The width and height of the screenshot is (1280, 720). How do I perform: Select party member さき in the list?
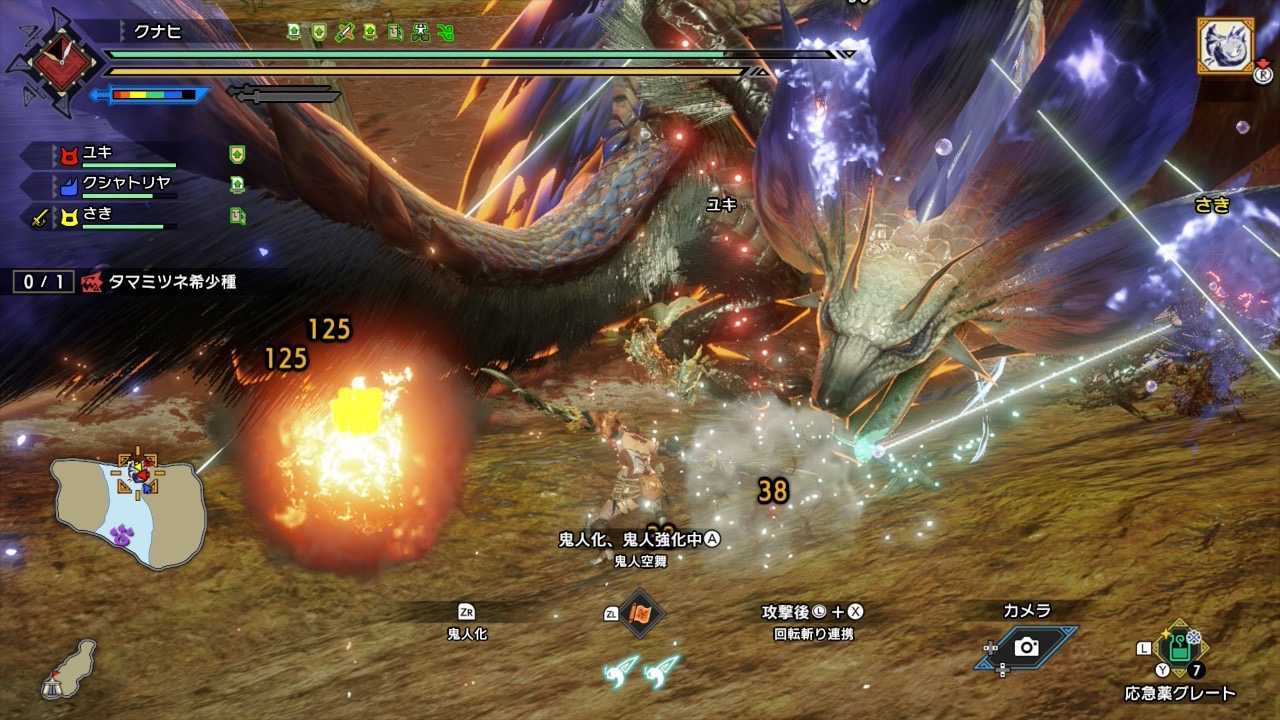click(x=98, y=214)
